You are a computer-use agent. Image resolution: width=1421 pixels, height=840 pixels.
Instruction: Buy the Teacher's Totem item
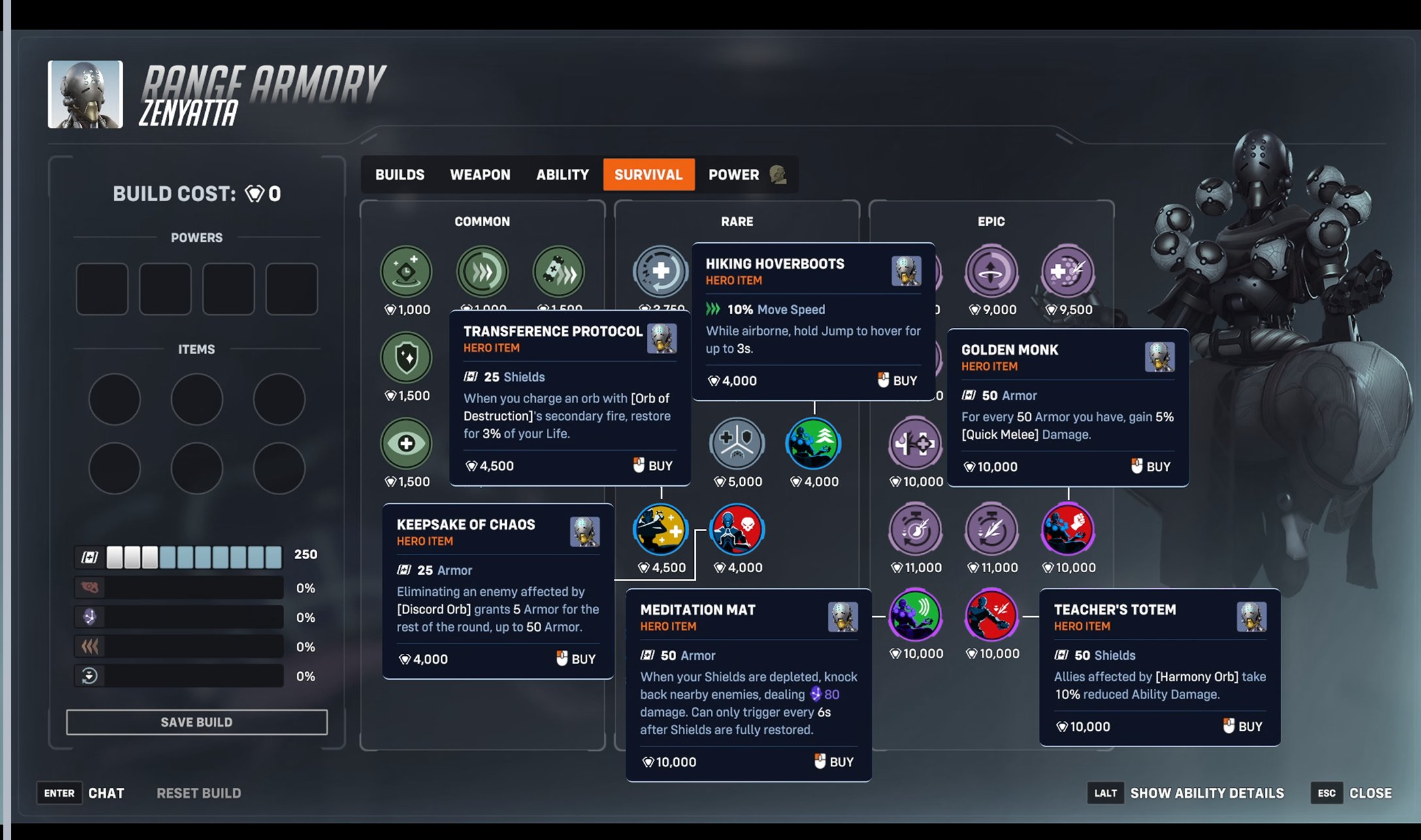coord(1243,726)
